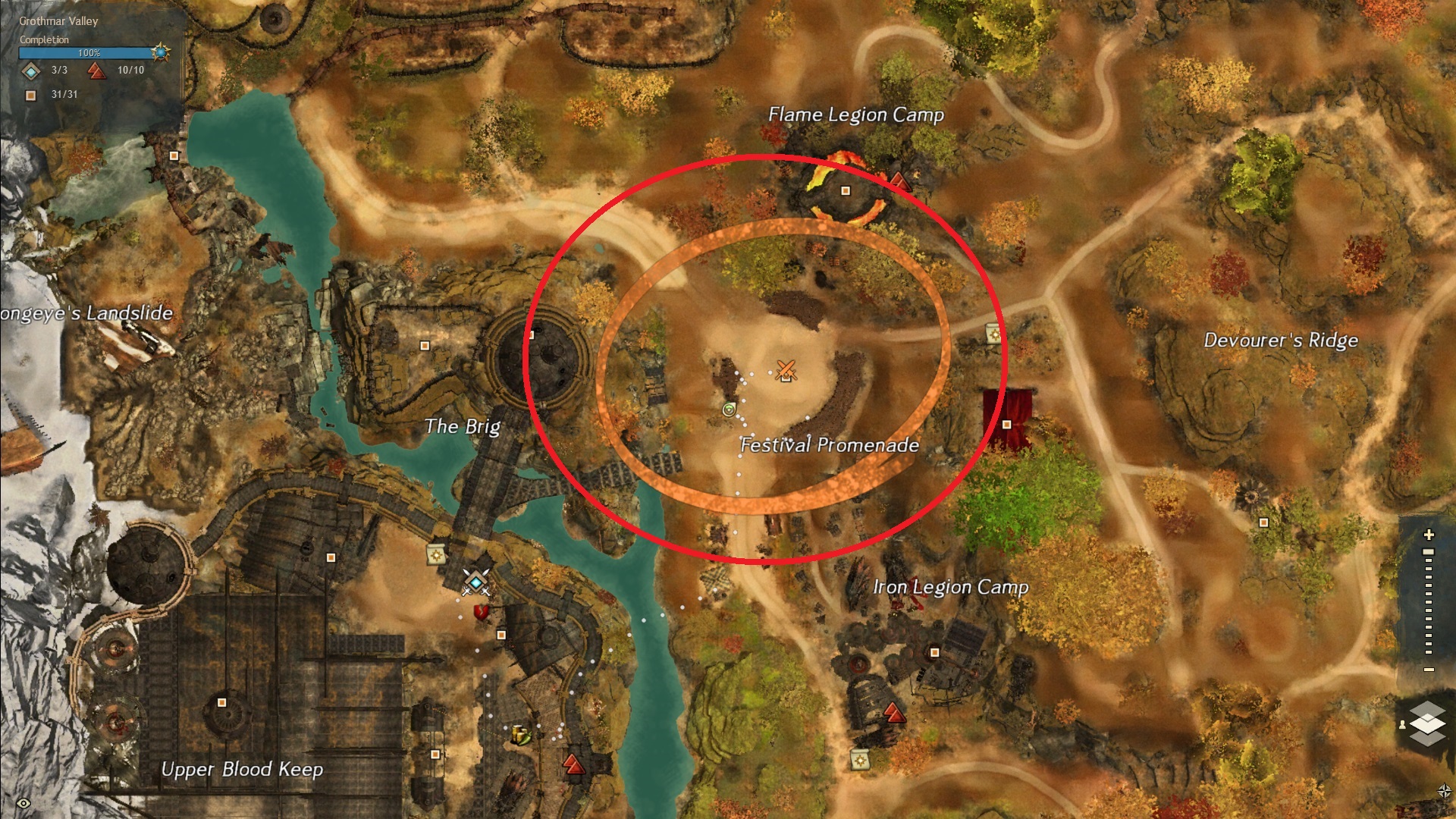Viewport: 1456px width, 819px height.
Task: Toggle the eye icon map legend
Action: point(24,803)
